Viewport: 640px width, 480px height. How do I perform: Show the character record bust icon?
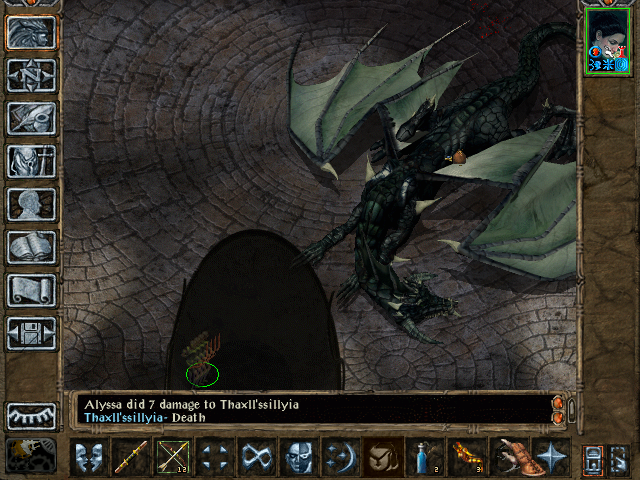tap(31, 203)
